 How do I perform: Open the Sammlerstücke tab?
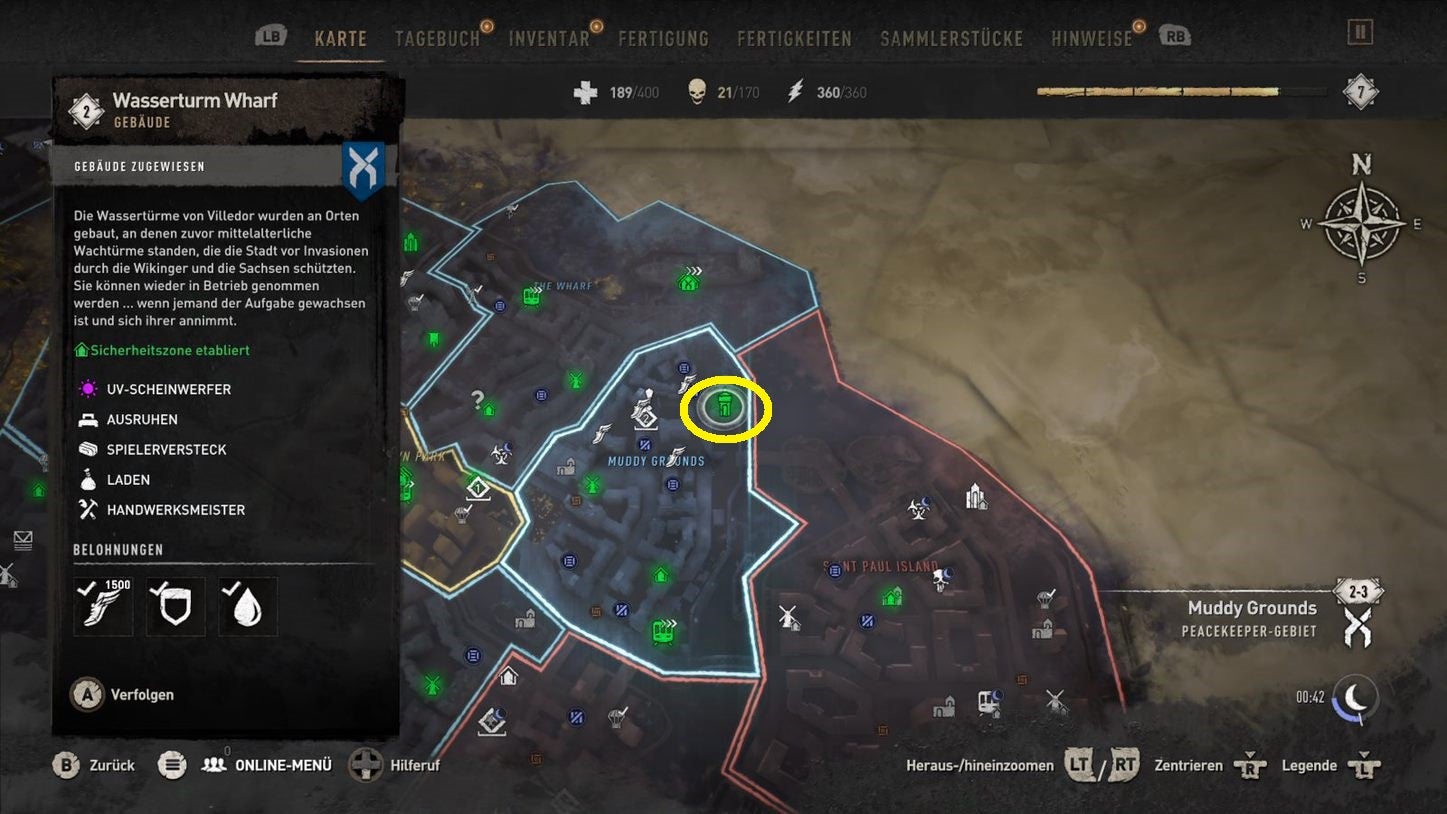pos(951,39)
